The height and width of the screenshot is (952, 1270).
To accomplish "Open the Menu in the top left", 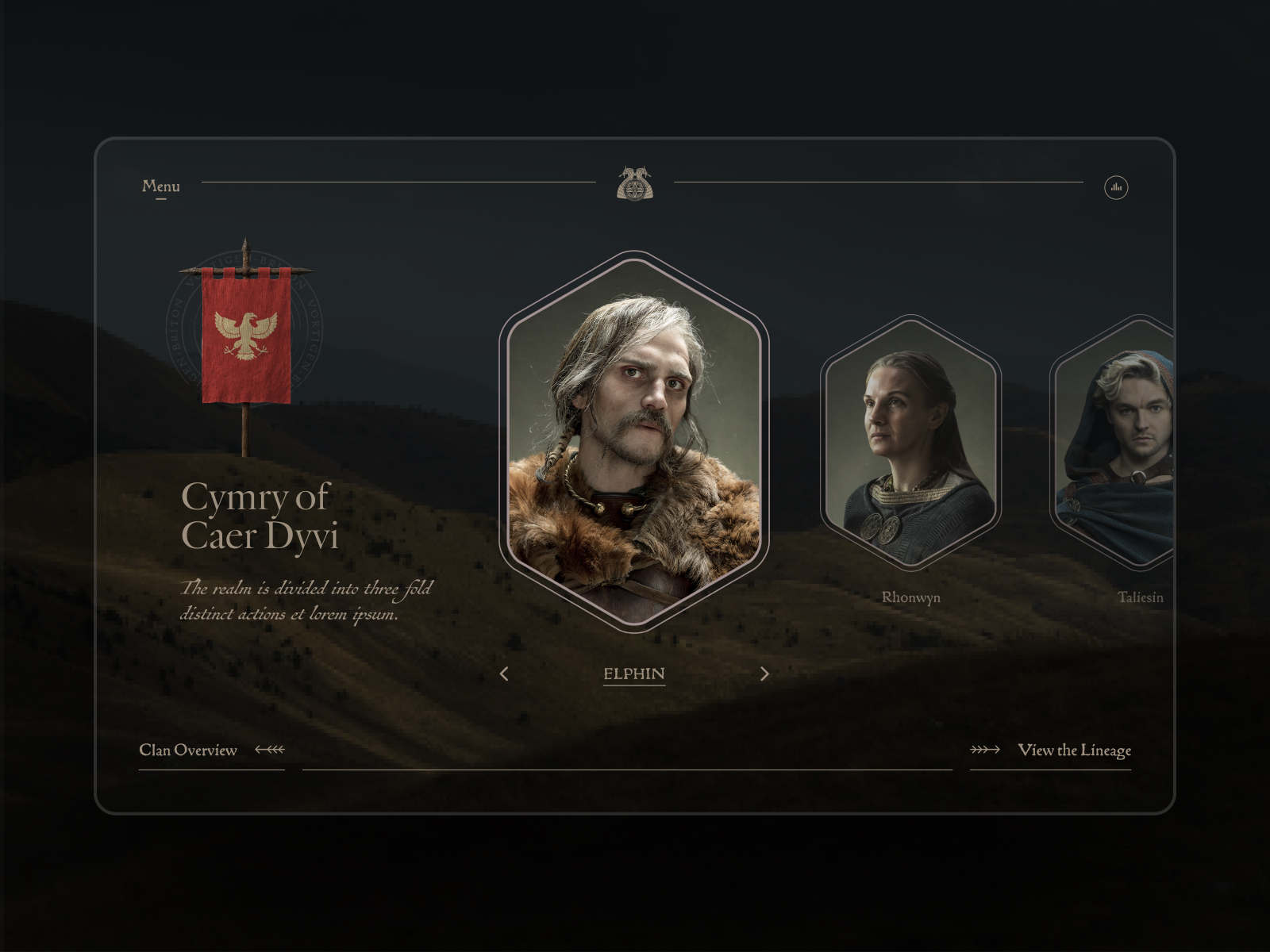I will click(x=160, y=186).
